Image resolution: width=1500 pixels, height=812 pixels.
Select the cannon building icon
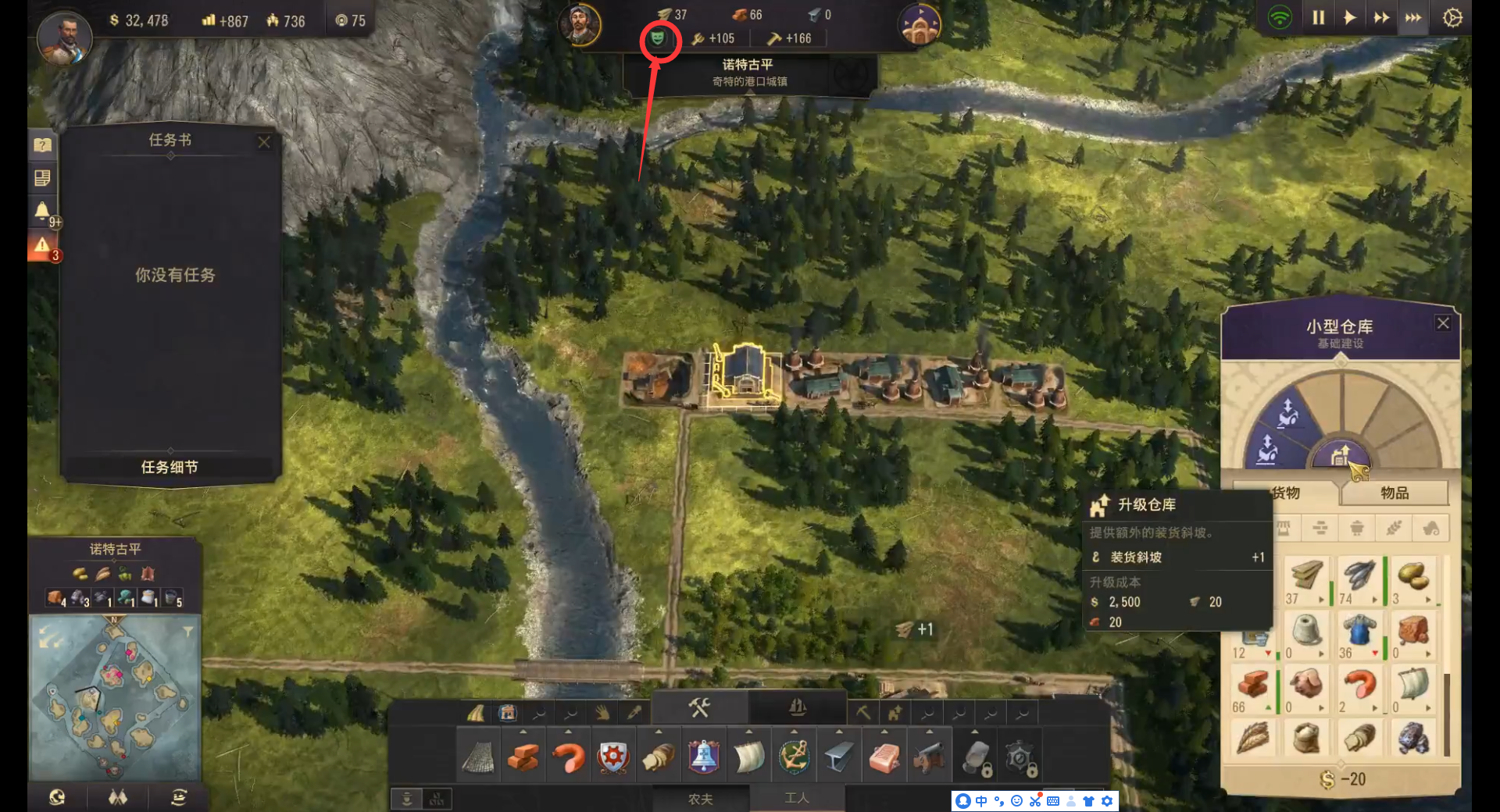coord(929,757)
